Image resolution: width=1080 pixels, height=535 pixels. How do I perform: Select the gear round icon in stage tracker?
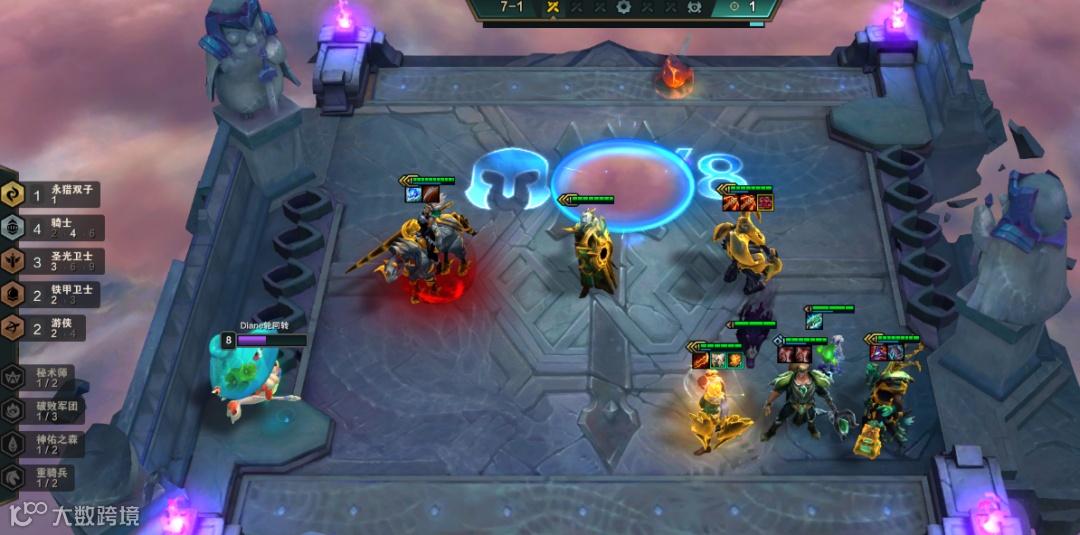tap(624, 8)
